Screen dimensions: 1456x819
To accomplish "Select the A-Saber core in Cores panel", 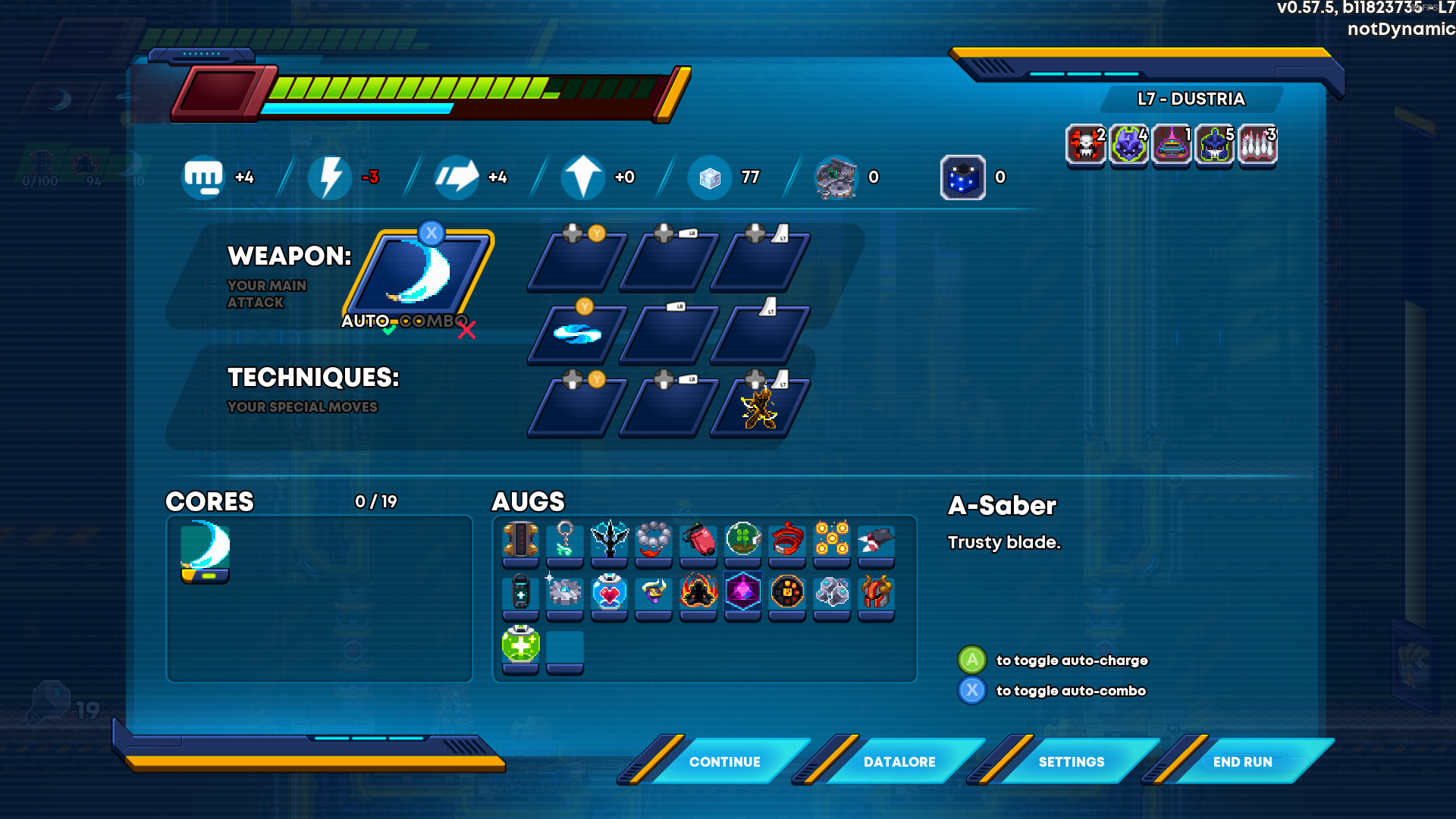I will 205,549.
